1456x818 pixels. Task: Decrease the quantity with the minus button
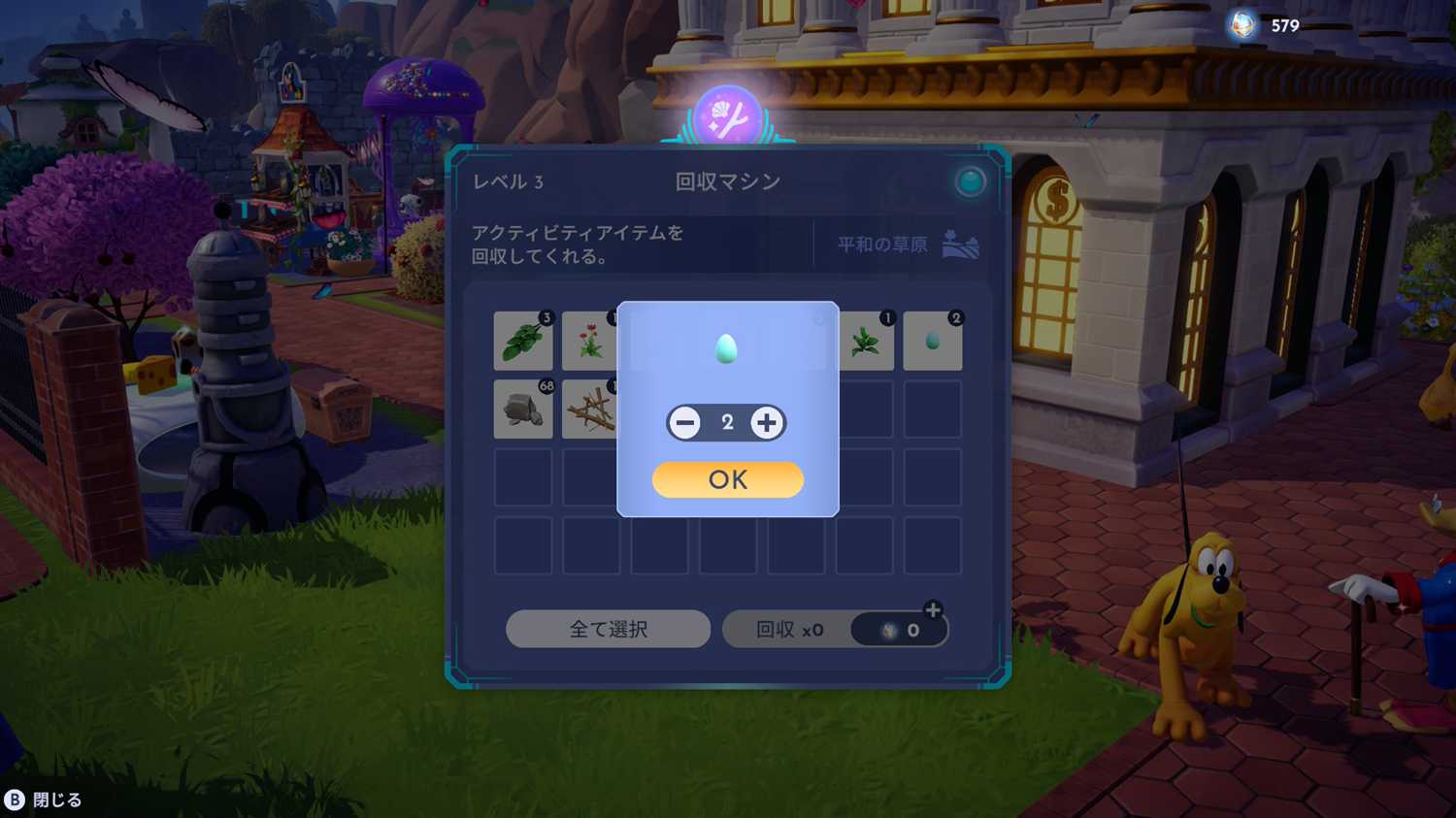pyautogui.click(x=685, y=423)
